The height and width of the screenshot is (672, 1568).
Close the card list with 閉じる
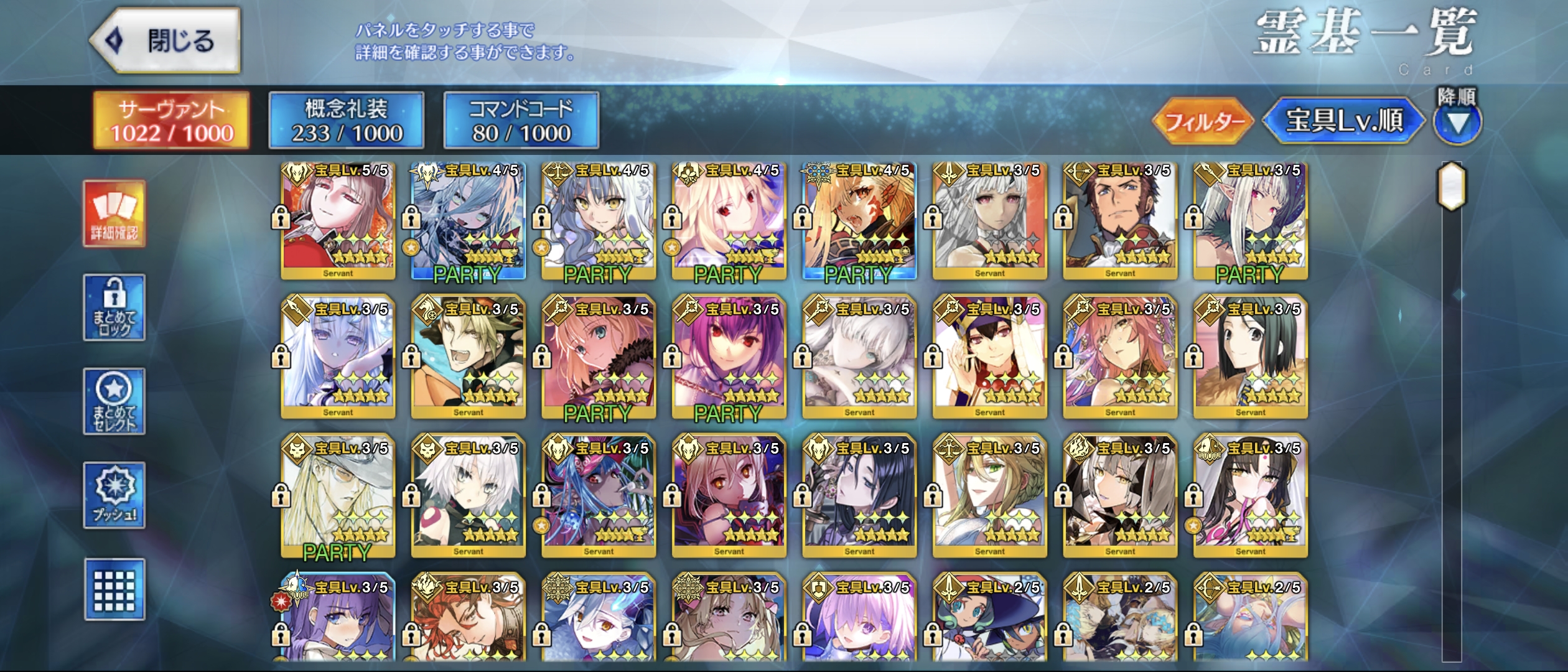coord(166,41)
